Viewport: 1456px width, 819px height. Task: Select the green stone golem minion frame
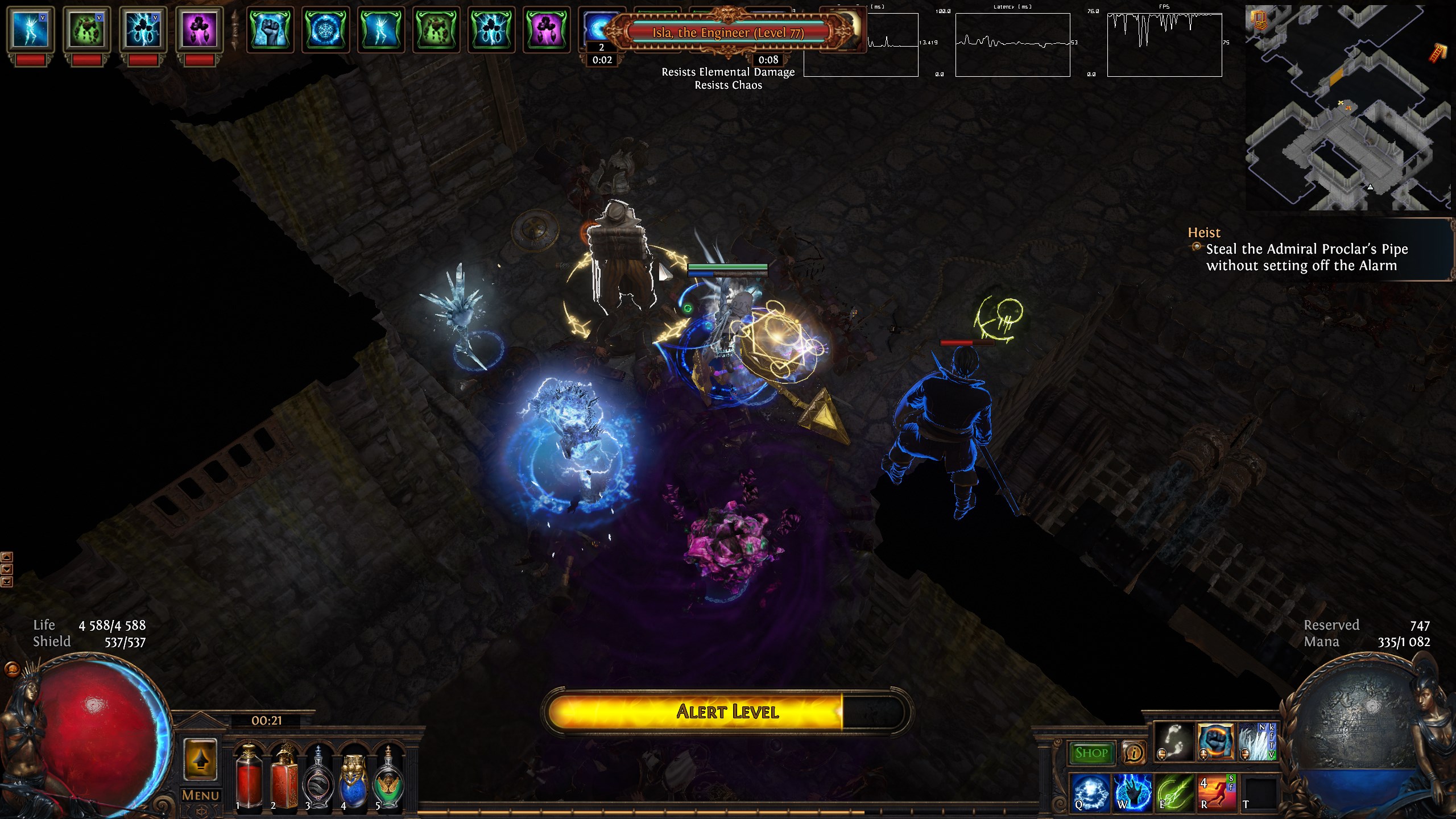pyautogui.click(x=87, y=30)
